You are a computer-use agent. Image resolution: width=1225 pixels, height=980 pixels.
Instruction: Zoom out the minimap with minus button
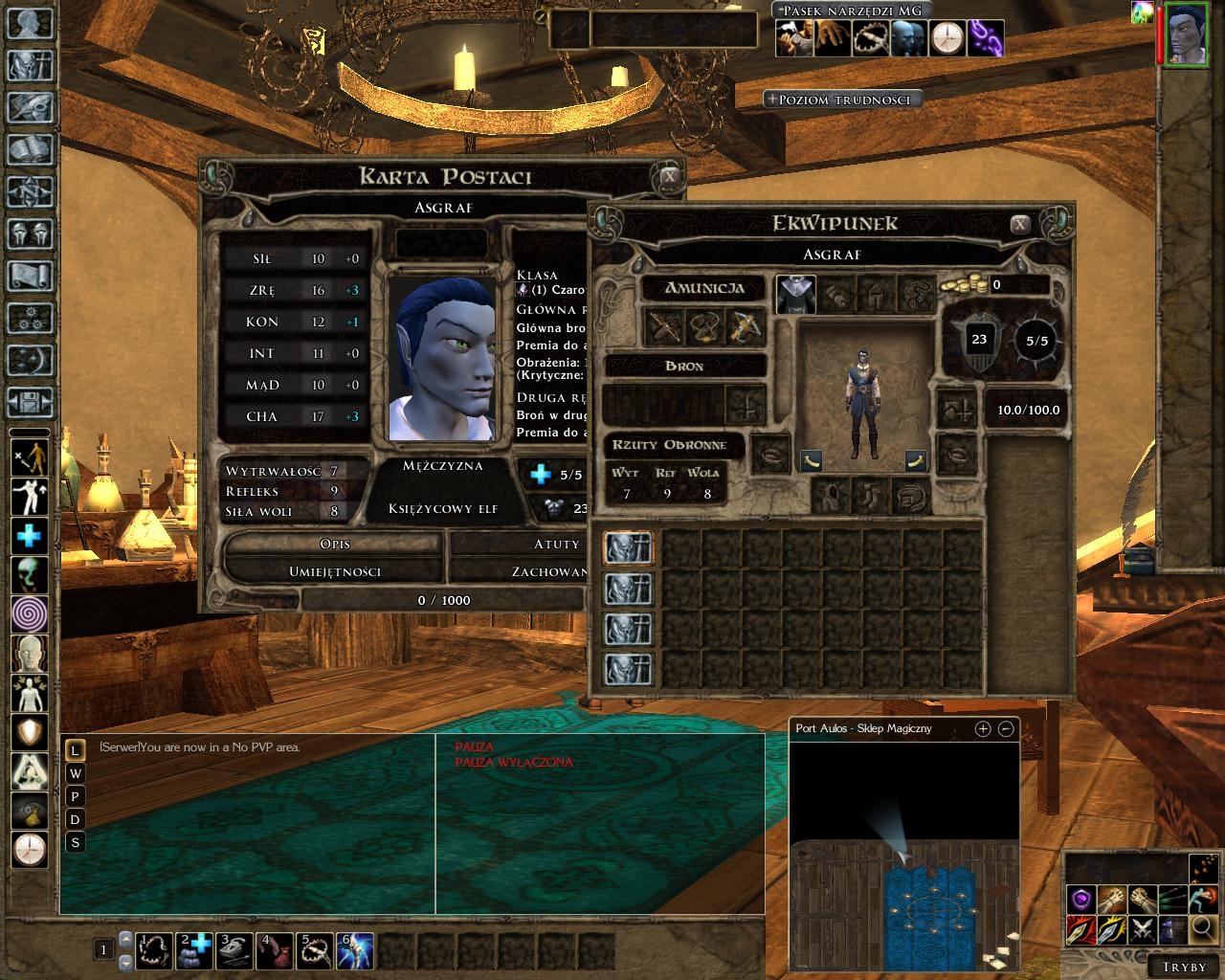[1006, 729]
